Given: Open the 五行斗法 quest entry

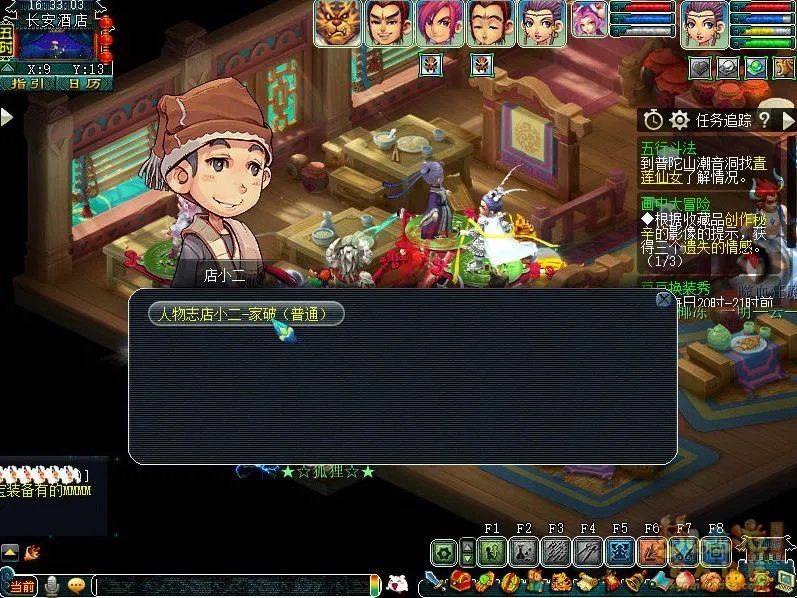Looking at the screenshot, I should click(x=668, y=148).
